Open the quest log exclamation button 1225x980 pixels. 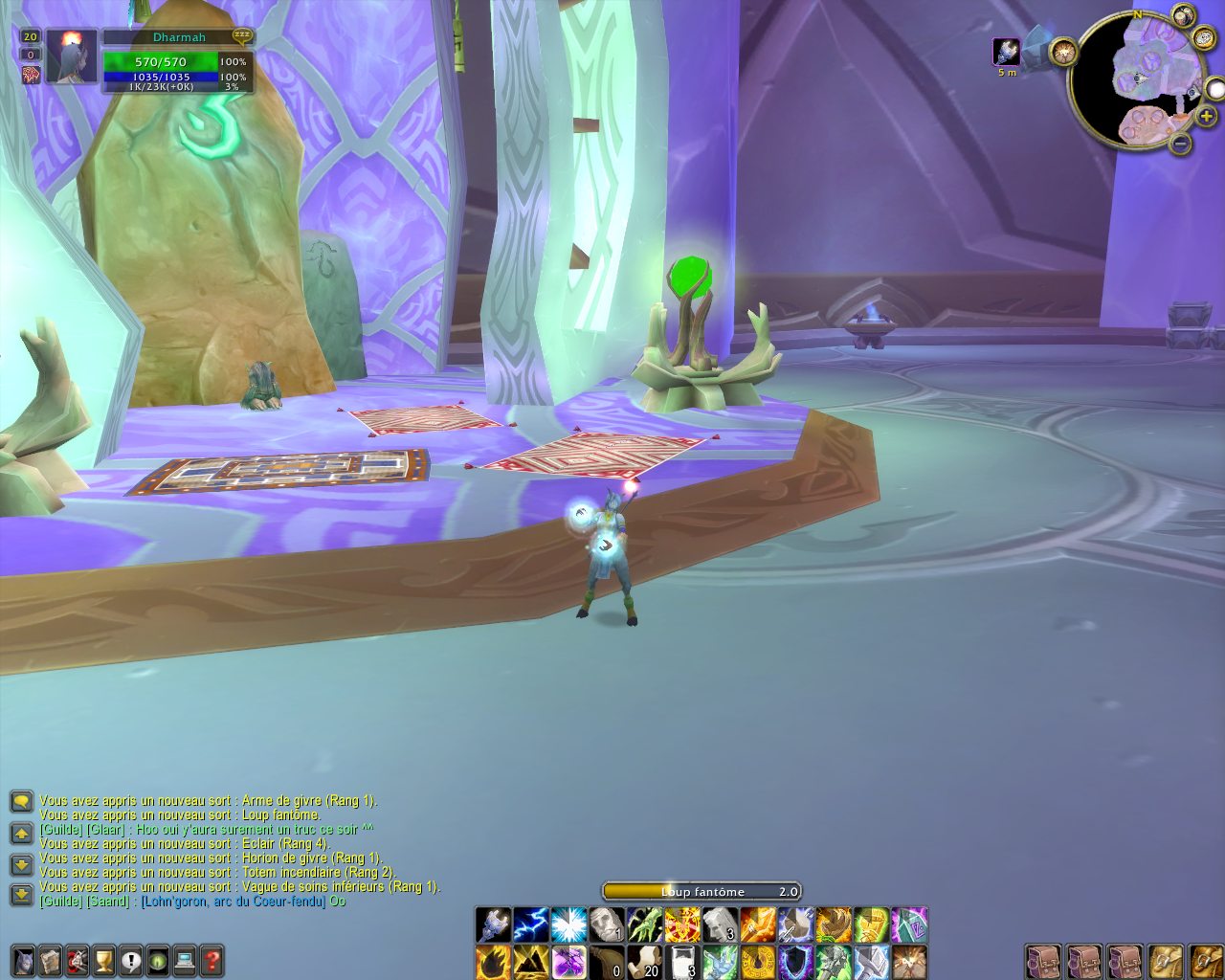click(131, 960)
